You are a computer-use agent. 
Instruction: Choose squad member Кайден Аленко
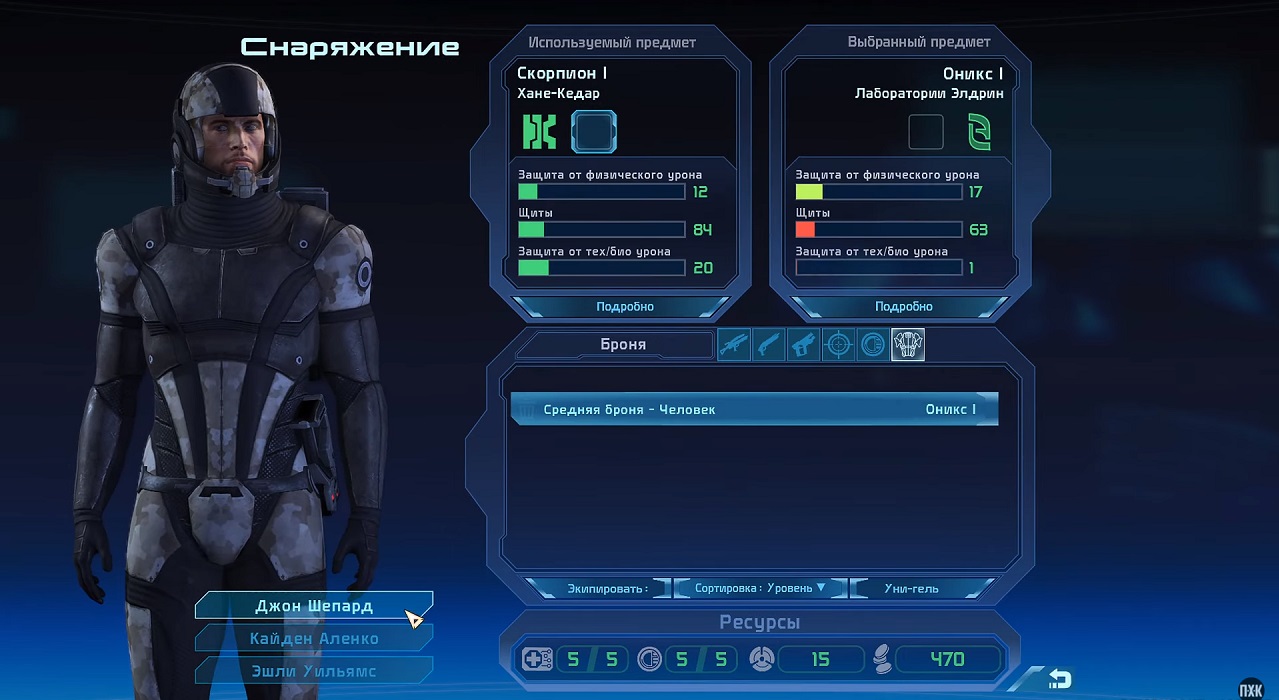click(313, 638)
